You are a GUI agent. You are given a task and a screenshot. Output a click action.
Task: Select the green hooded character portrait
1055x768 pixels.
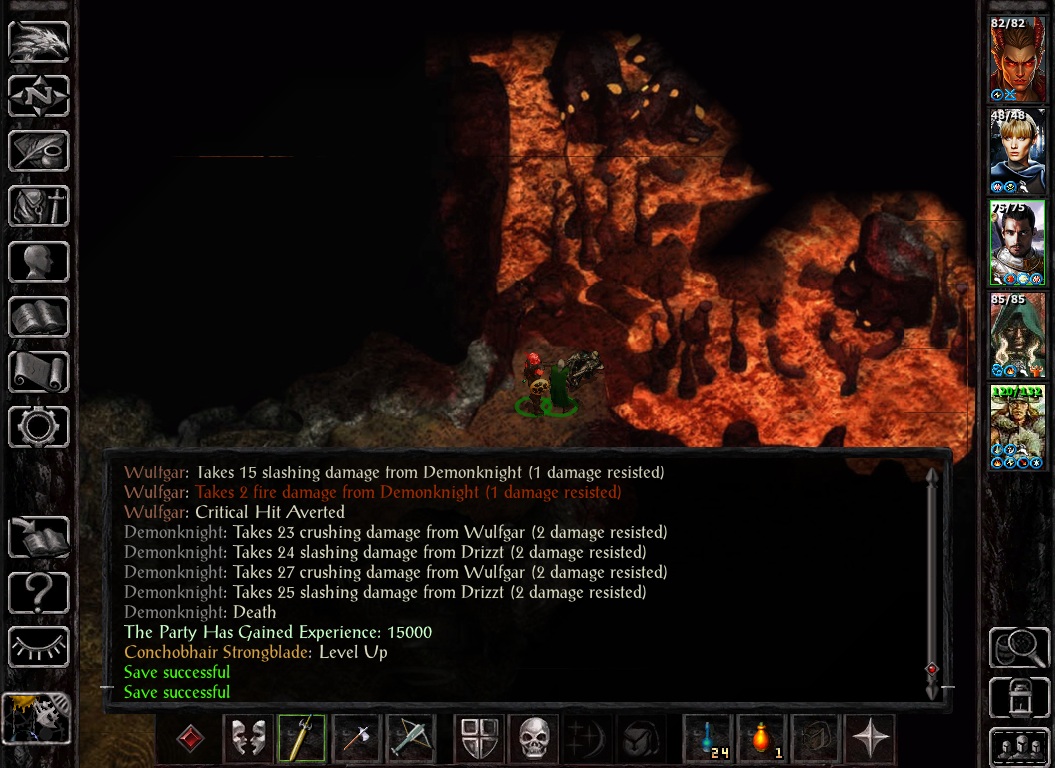1018,335
